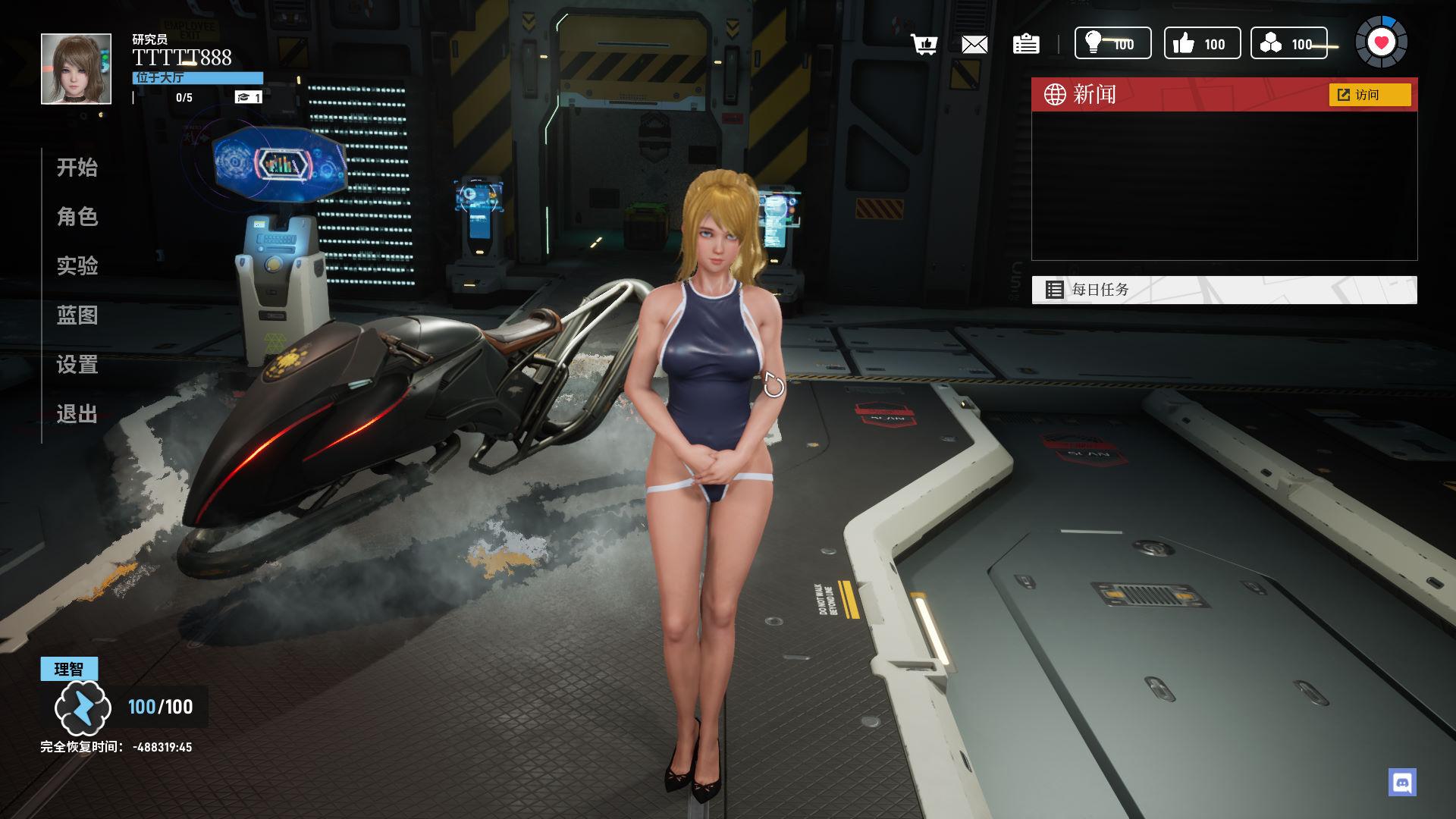Open the mail envelope icon
Viewport: 1456px width, 819px height.
click(974, 45)
